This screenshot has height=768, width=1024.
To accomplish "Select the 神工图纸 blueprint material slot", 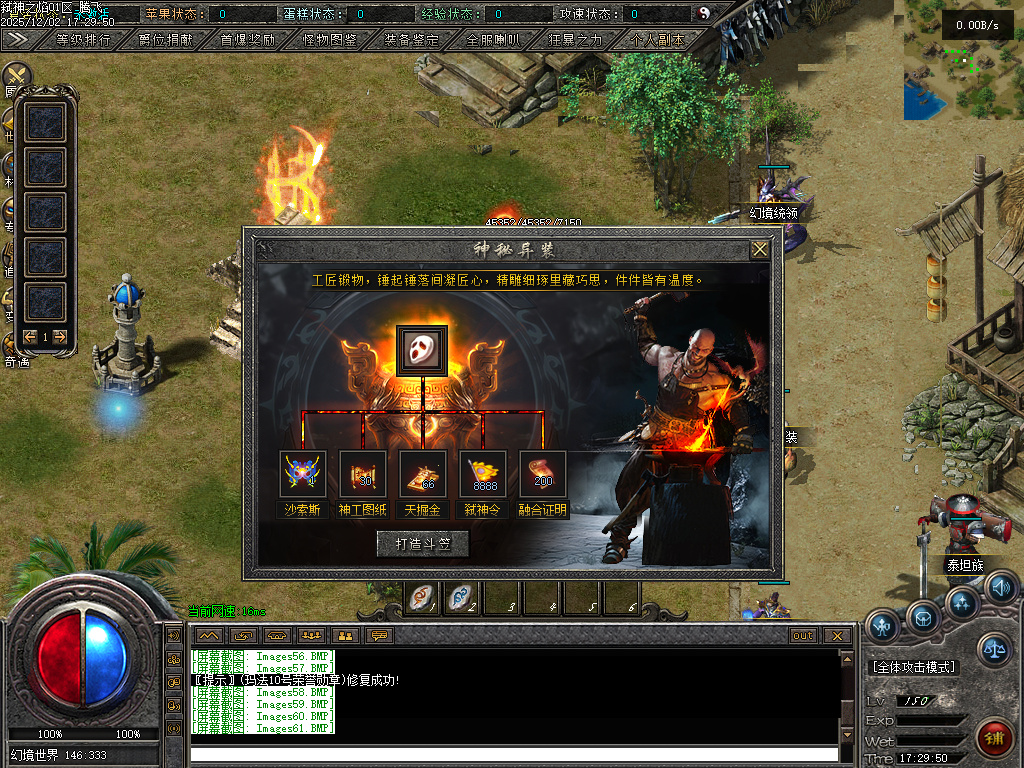I will (x=362, y=473).
